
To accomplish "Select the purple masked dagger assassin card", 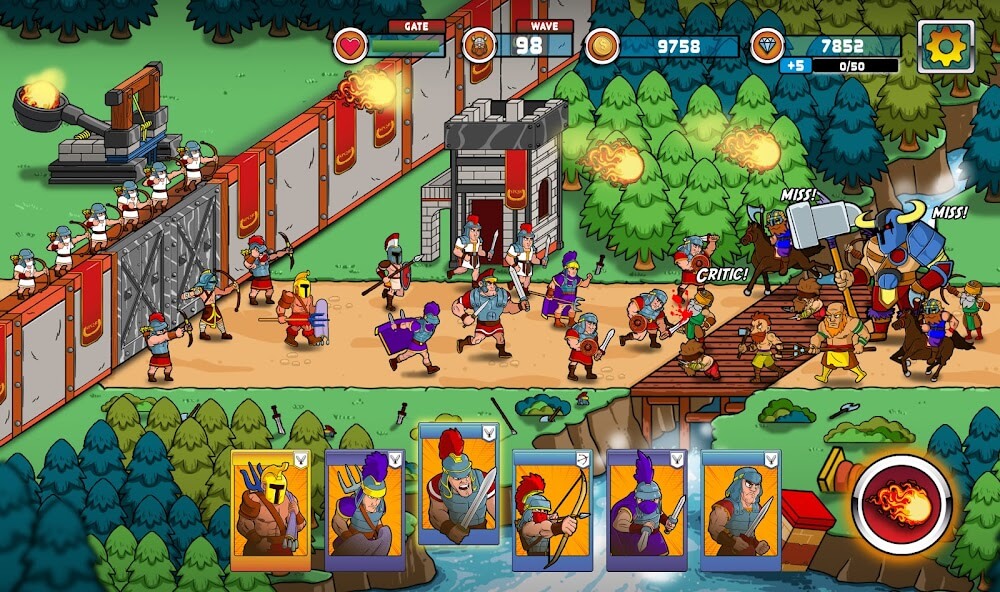I will [646, 510].
